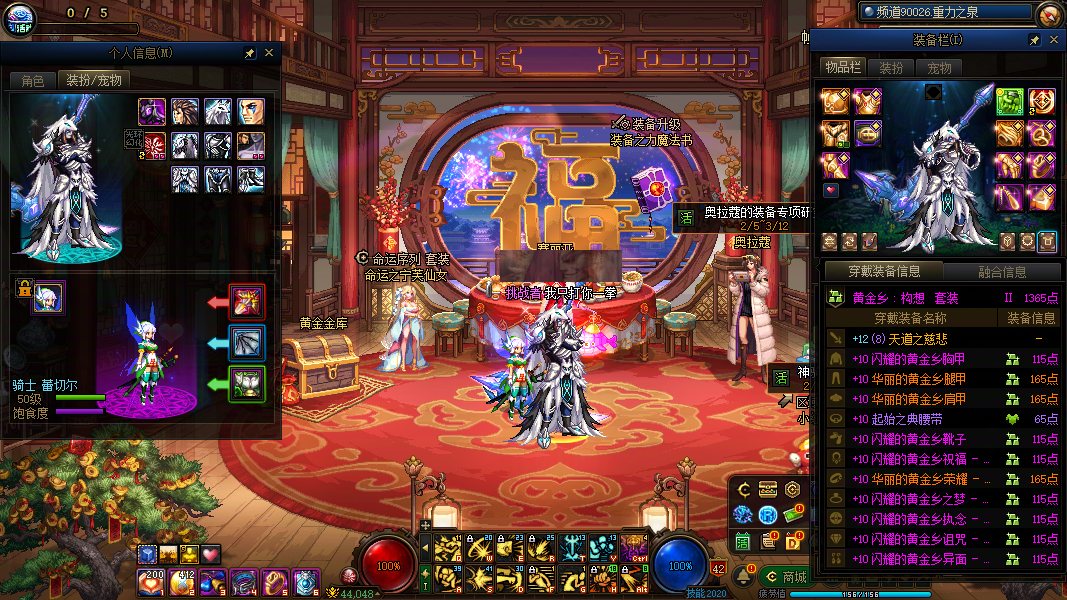Pin the 装备栏 window in place
The width and height of the screenshot is (1067, 600).
coord(1035,40)
